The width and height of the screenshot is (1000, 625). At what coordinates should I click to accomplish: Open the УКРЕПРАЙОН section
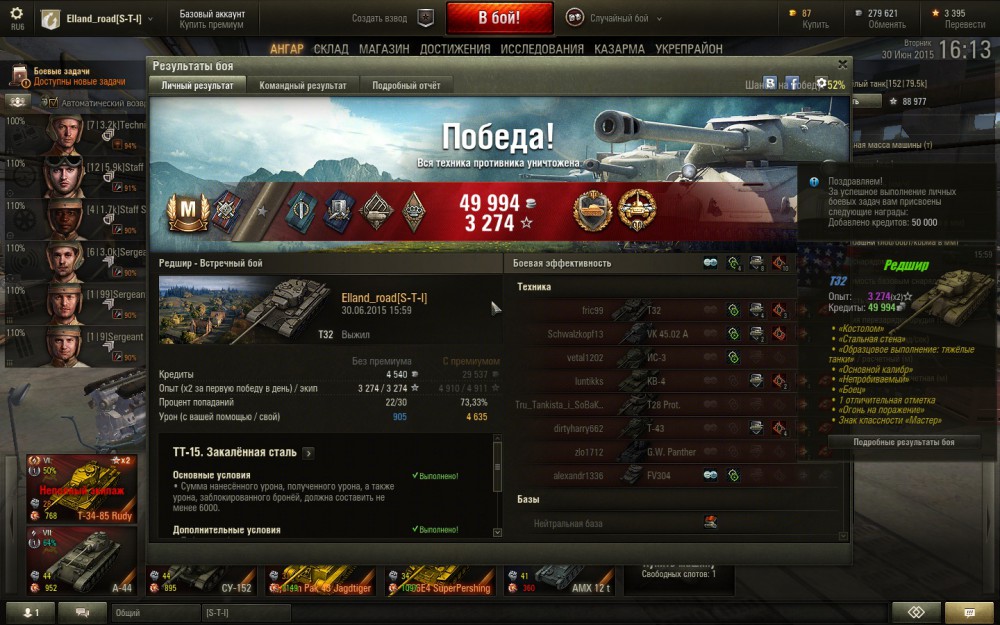pyautogui.click(x=689, y=49)
